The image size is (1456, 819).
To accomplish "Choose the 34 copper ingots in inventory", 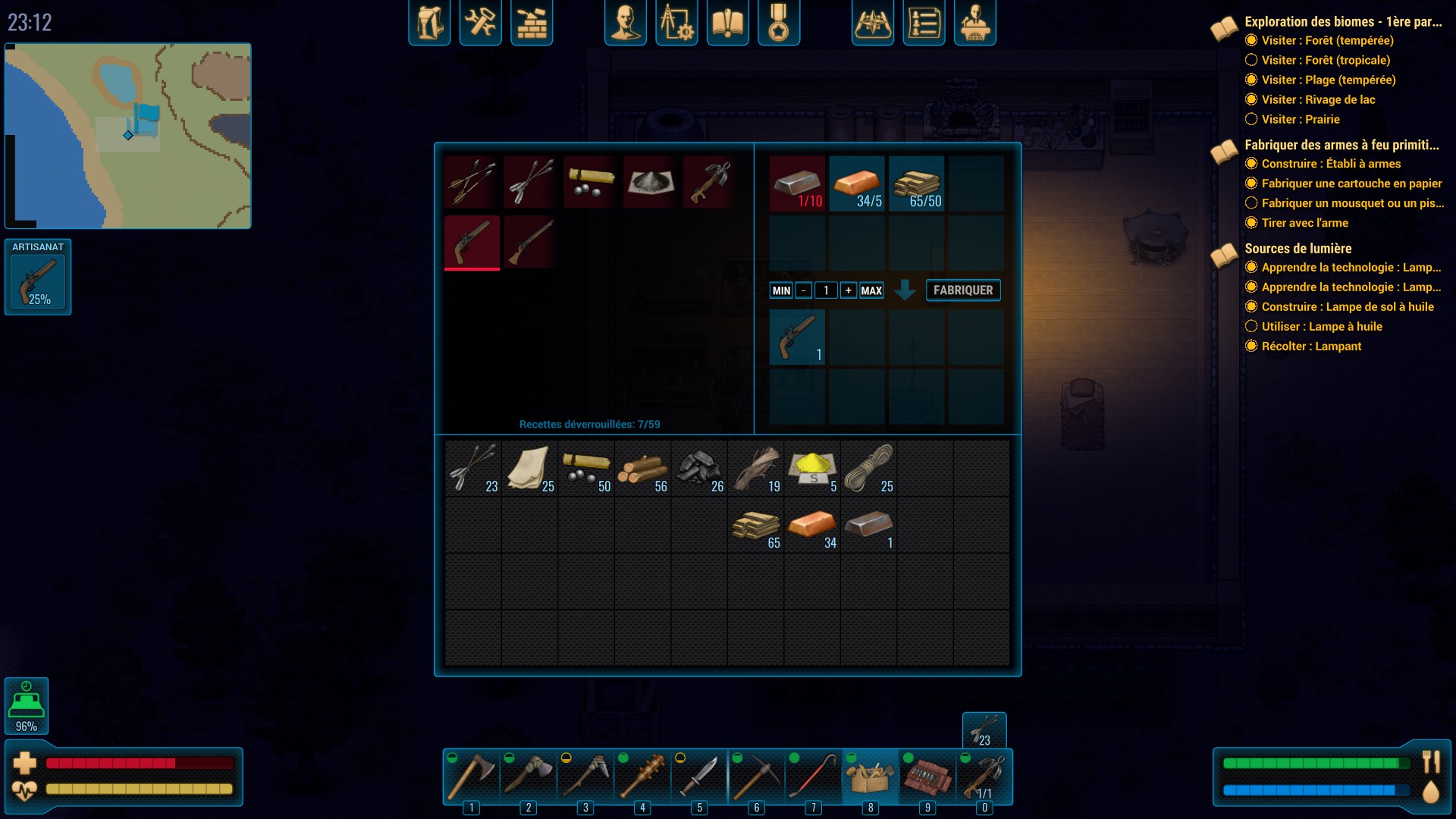I will pos(812,526).
